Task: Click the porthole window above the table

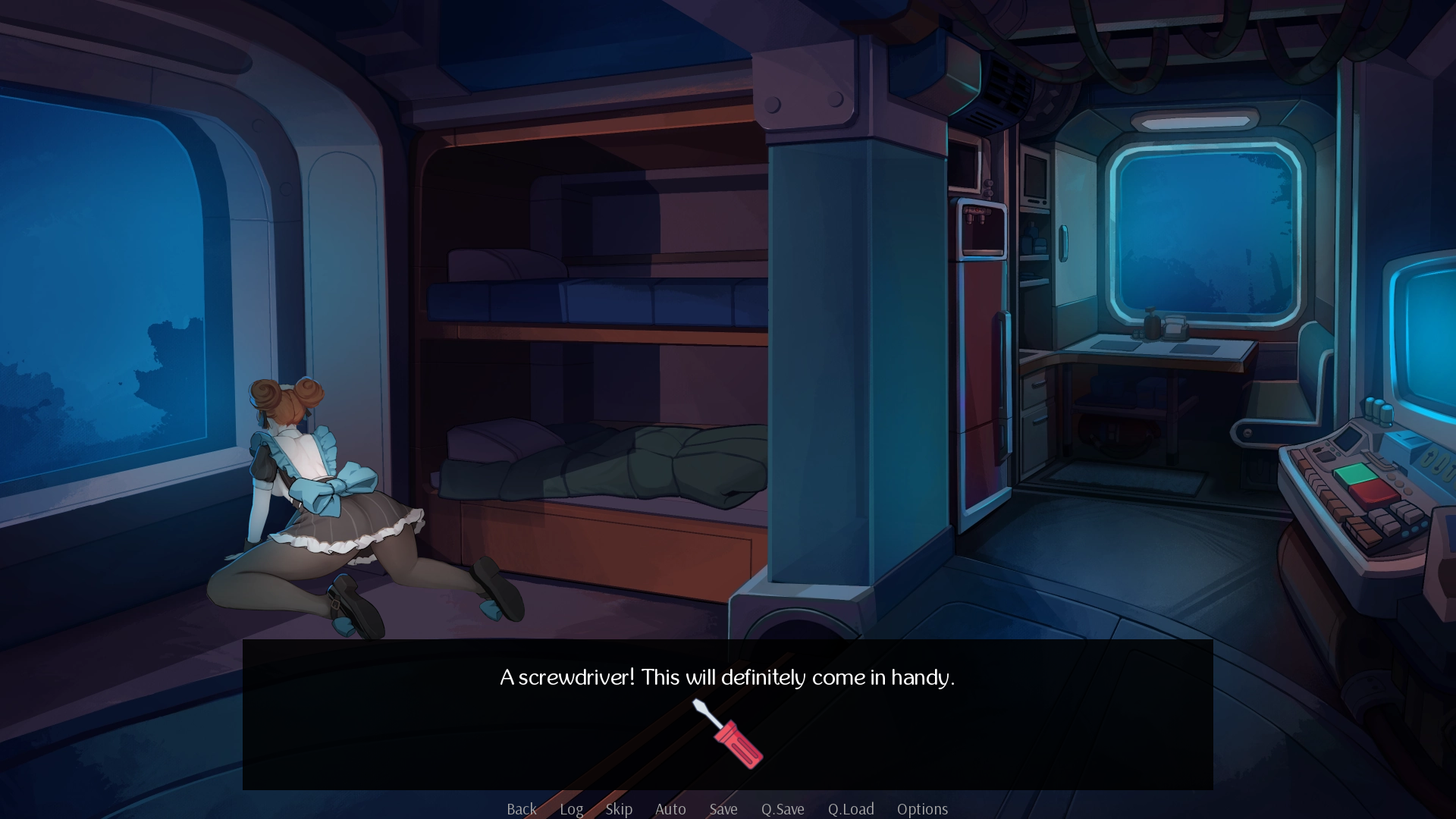Action: (x=1203, y=227)
